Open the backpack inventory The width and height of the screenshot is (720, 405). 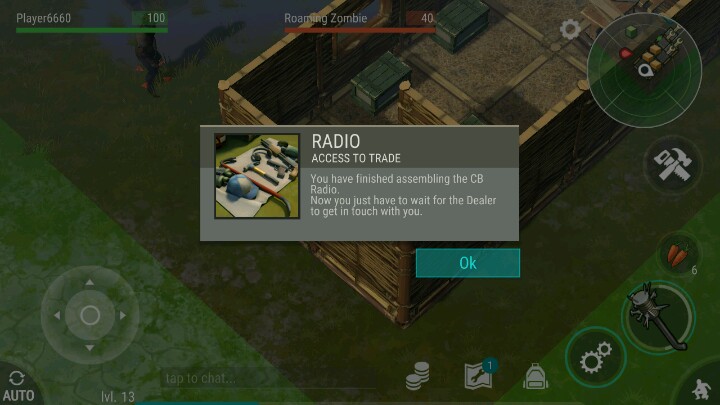536,376
